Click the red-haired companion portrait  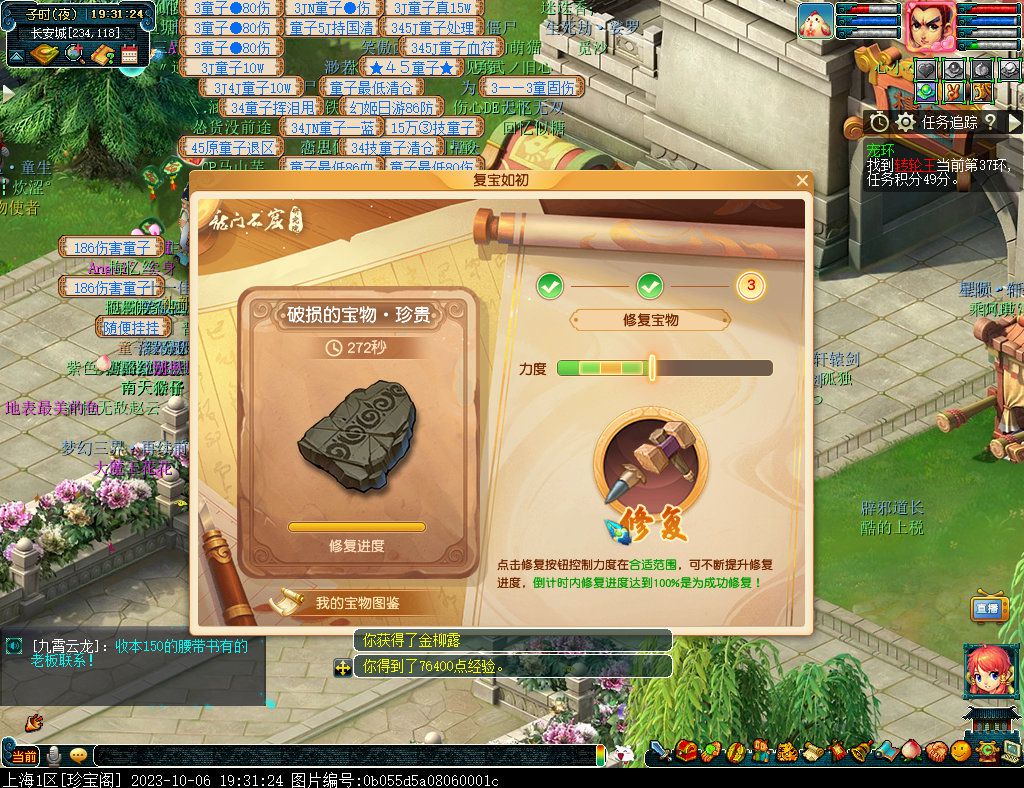987,671
